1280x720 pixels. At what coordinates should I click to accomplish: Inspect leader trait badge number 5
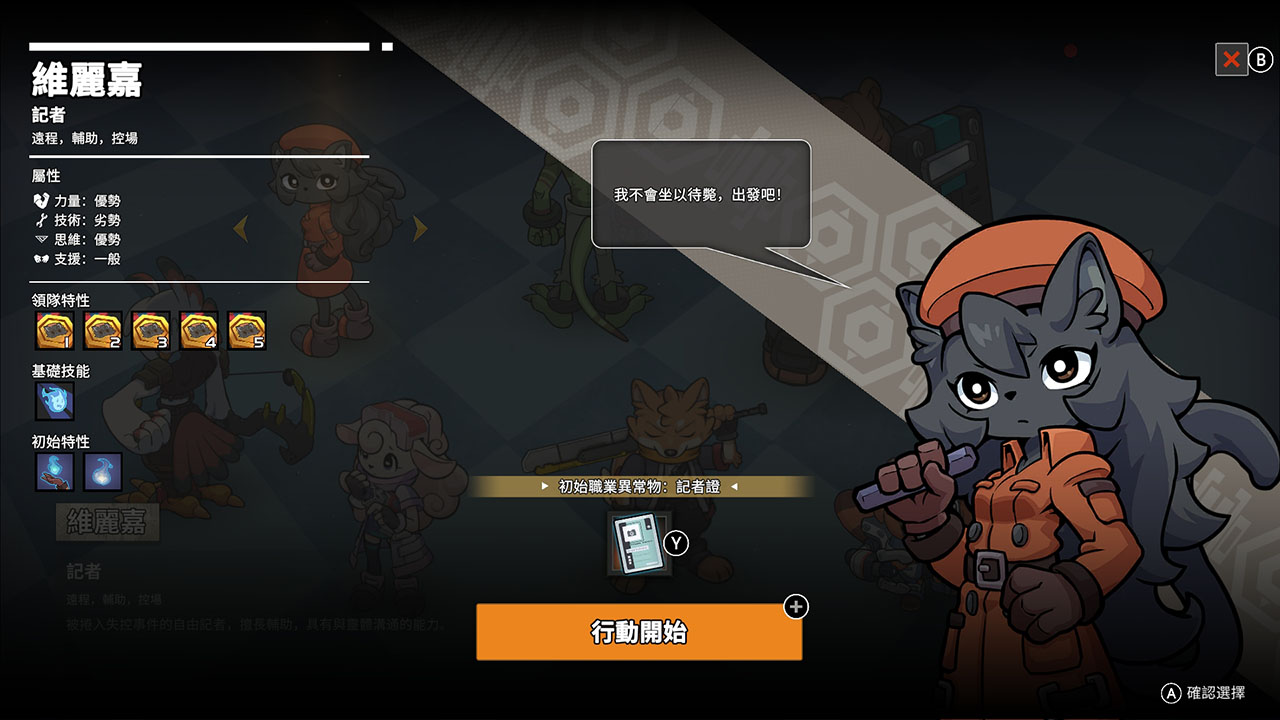point(247,331)
